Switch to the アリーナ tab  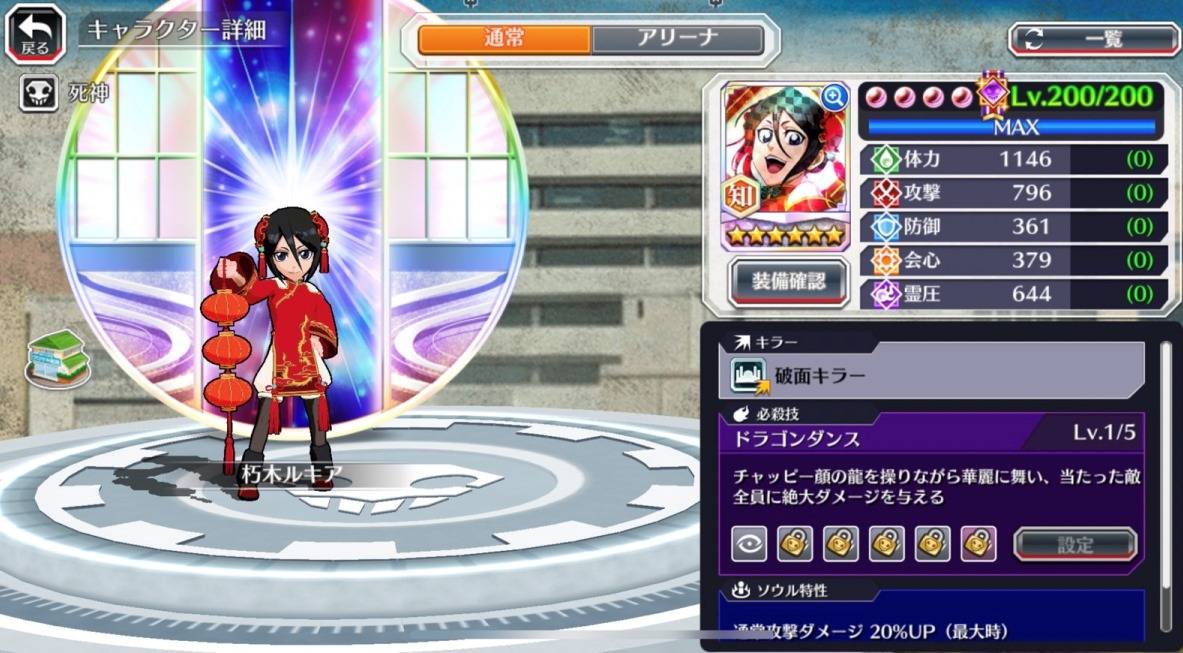677,40
